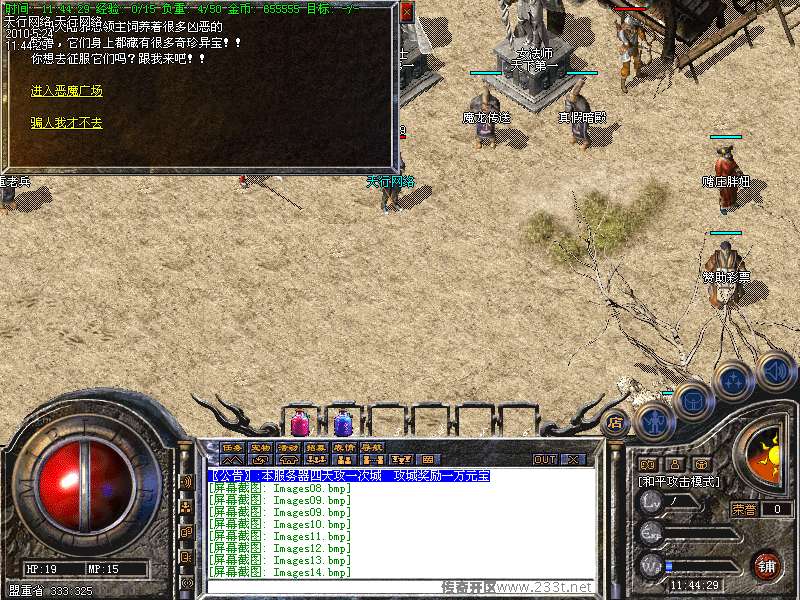Use the blue potion in the belt

(343, 423)
